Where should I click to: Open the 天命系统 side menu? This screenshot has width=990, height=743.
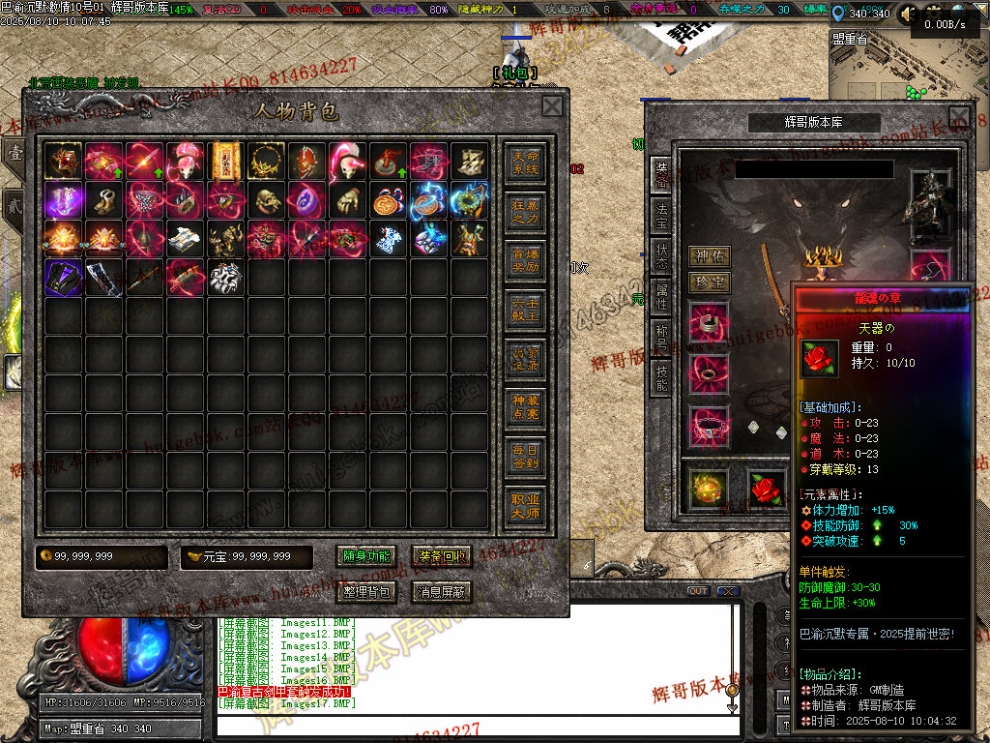[526, 162]
